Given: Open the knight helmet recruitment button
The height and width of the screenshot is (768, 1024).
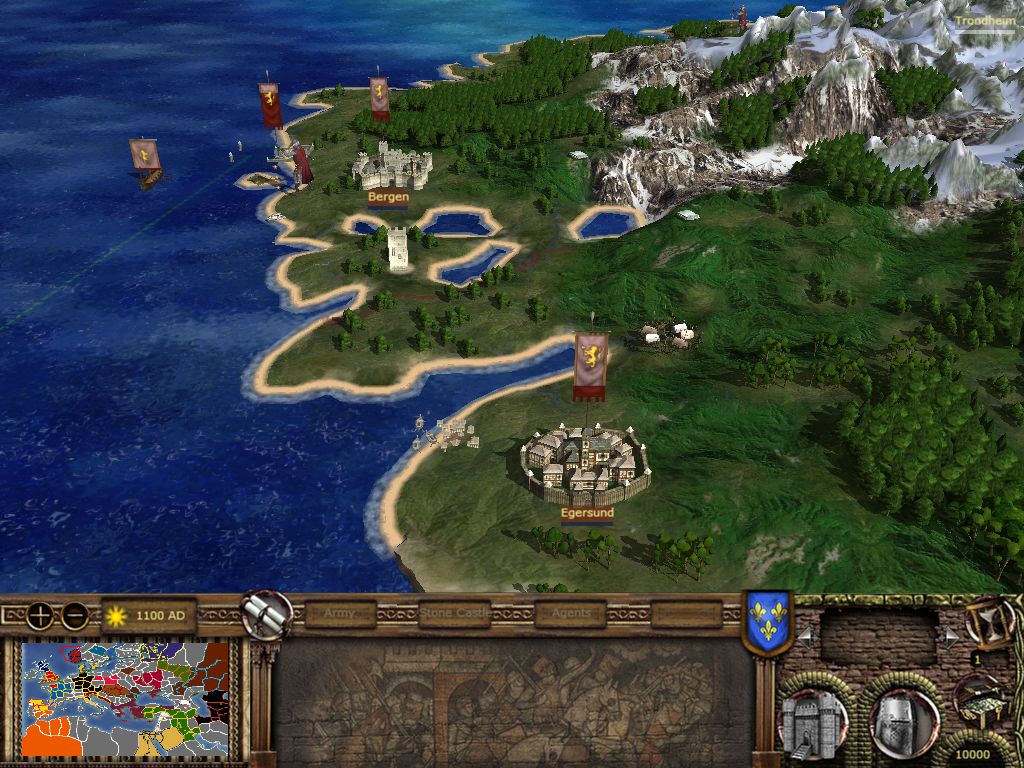Looking at the screenshot, I should point(903,720).
